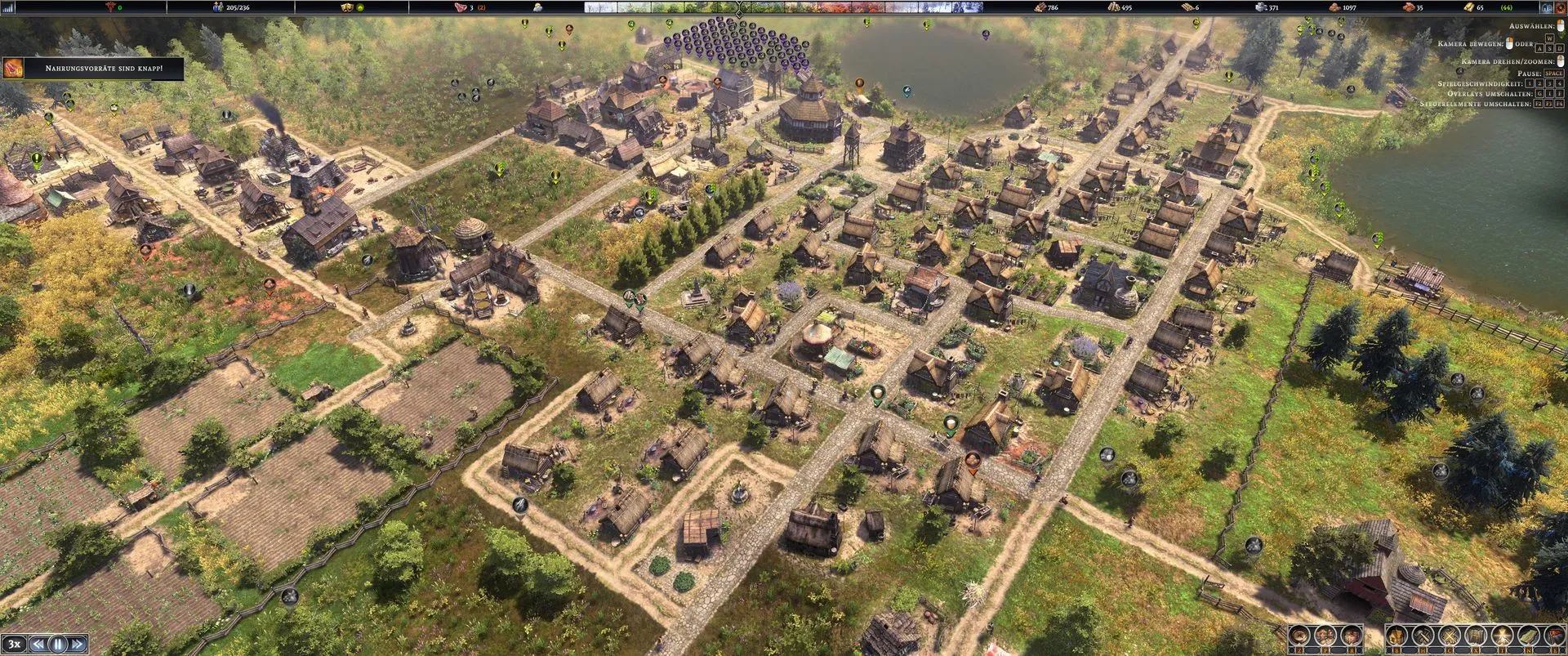Select the crossed hammers tool icon
This screenshot has height=656, width=1568.
(x=1423, y=636)
